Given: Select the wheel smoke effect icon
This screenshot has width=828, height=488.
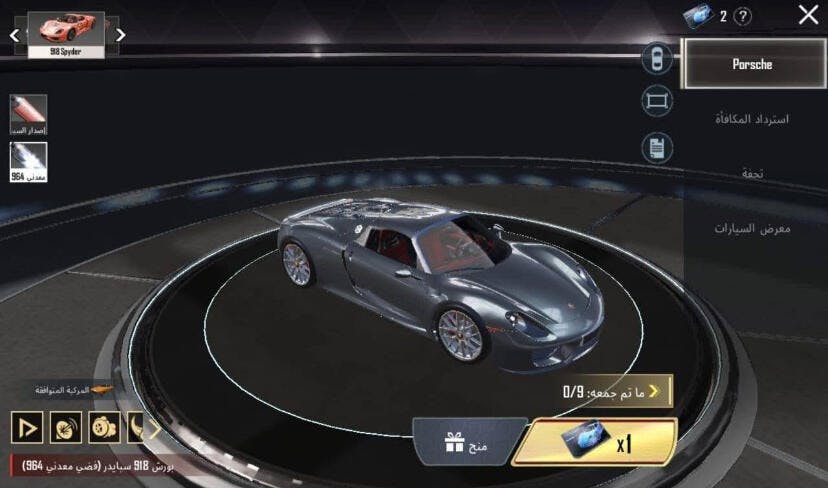Looking at the screenshot, I should click(105, 428).
